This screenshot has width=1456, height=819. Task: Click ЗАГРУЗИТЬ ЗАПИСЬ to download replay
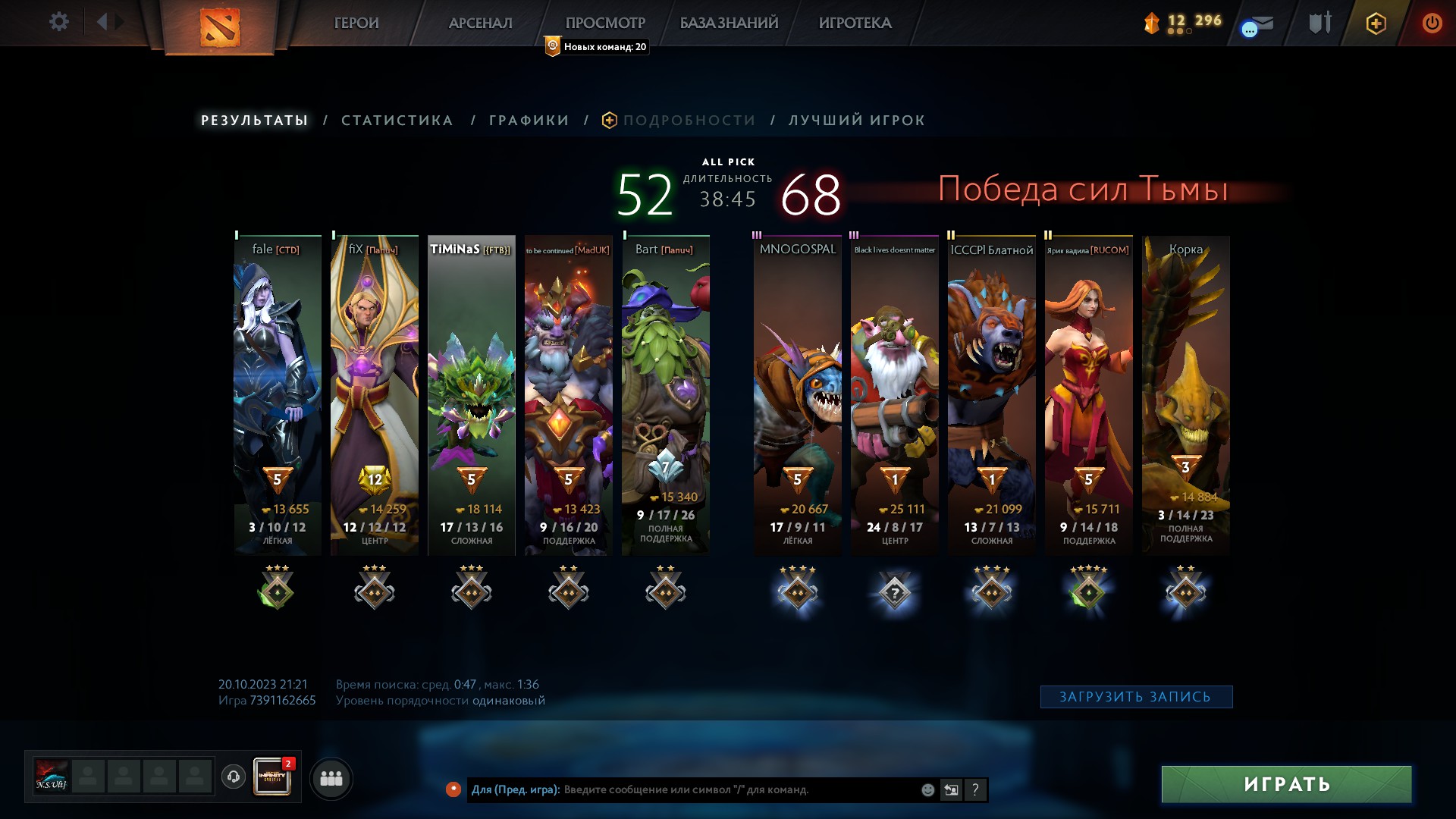pyautogui.click(x=1136, y=695)
